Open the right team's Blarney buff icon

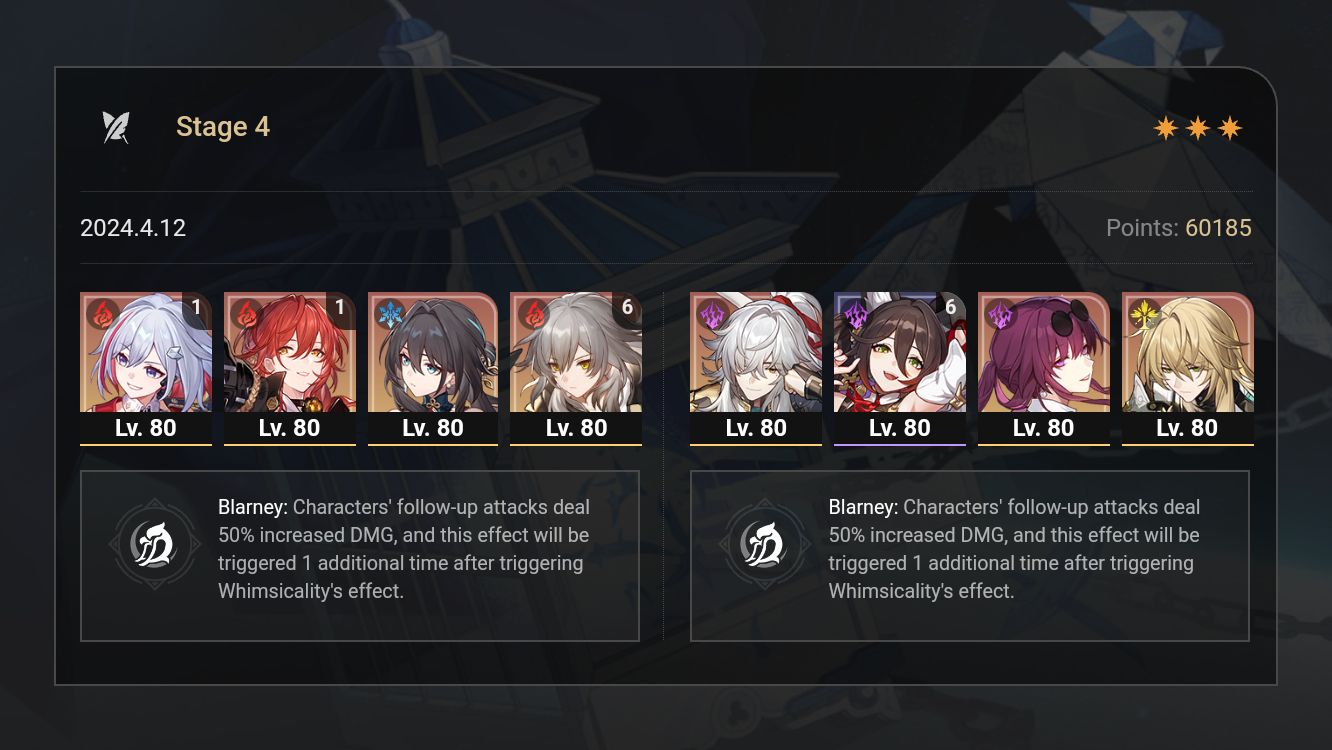(x=766, y=544)
